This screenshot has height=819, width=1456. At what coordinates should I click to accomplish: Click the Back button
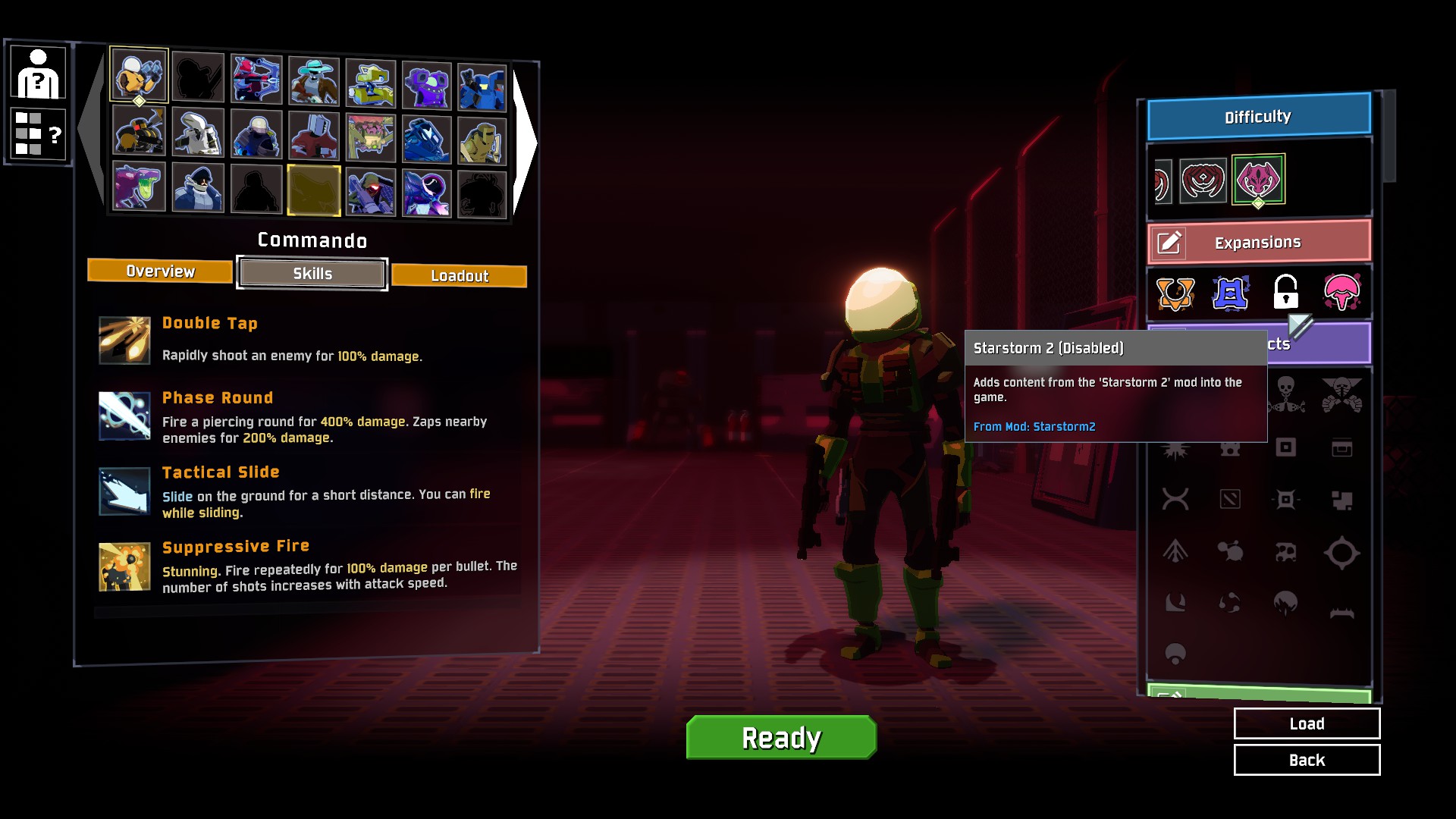click(1307, 759)
